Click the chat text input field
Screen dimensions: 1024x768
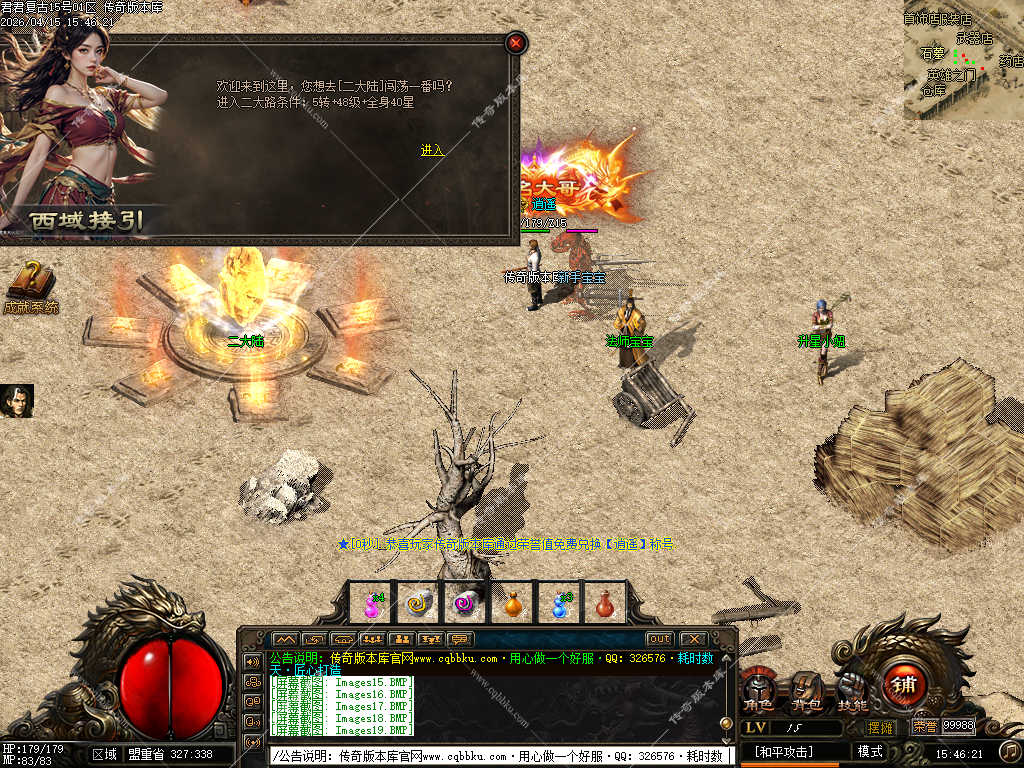(x=500, y=756)
